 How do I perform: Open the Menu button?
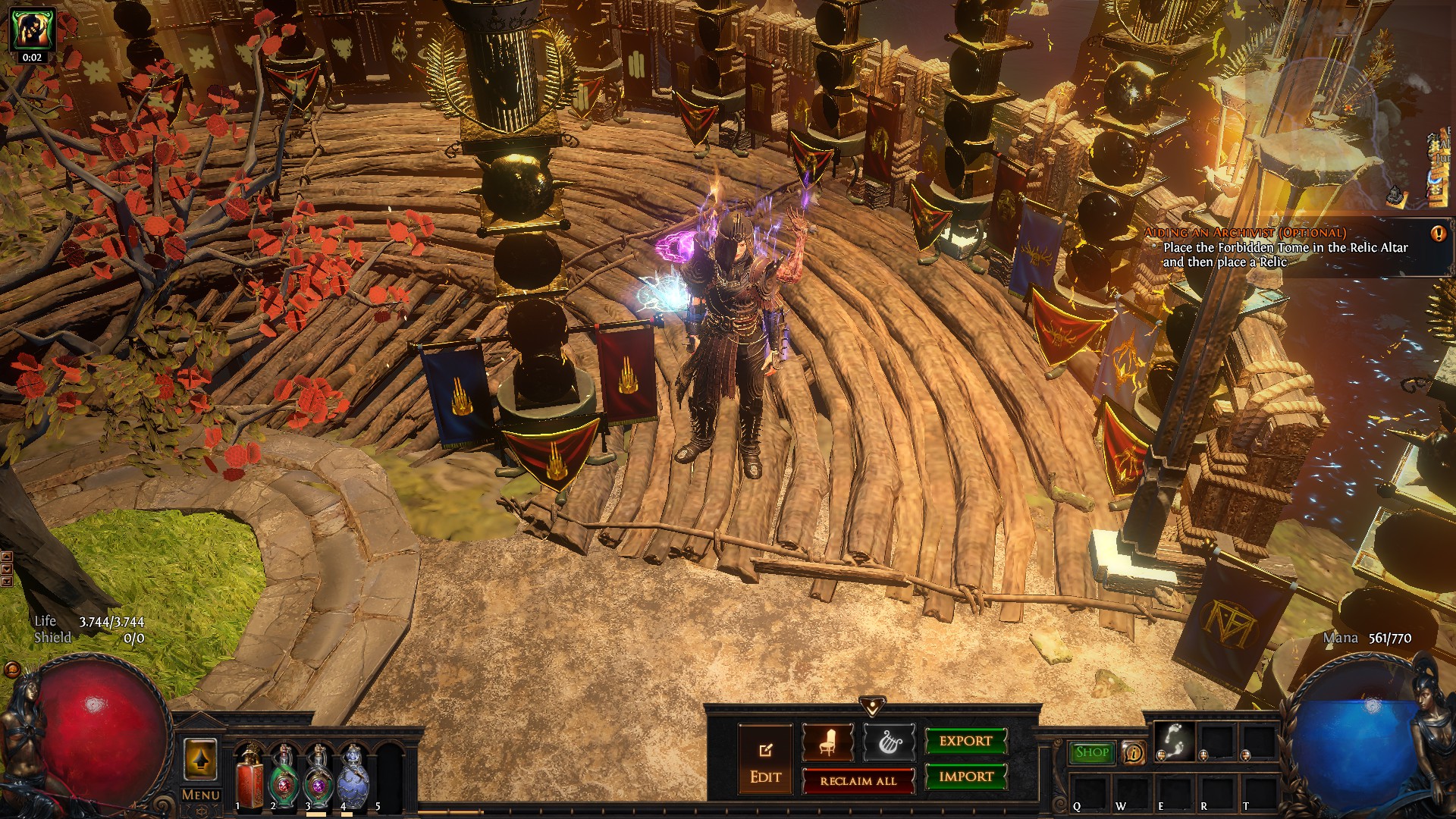(x=201, y=795)
